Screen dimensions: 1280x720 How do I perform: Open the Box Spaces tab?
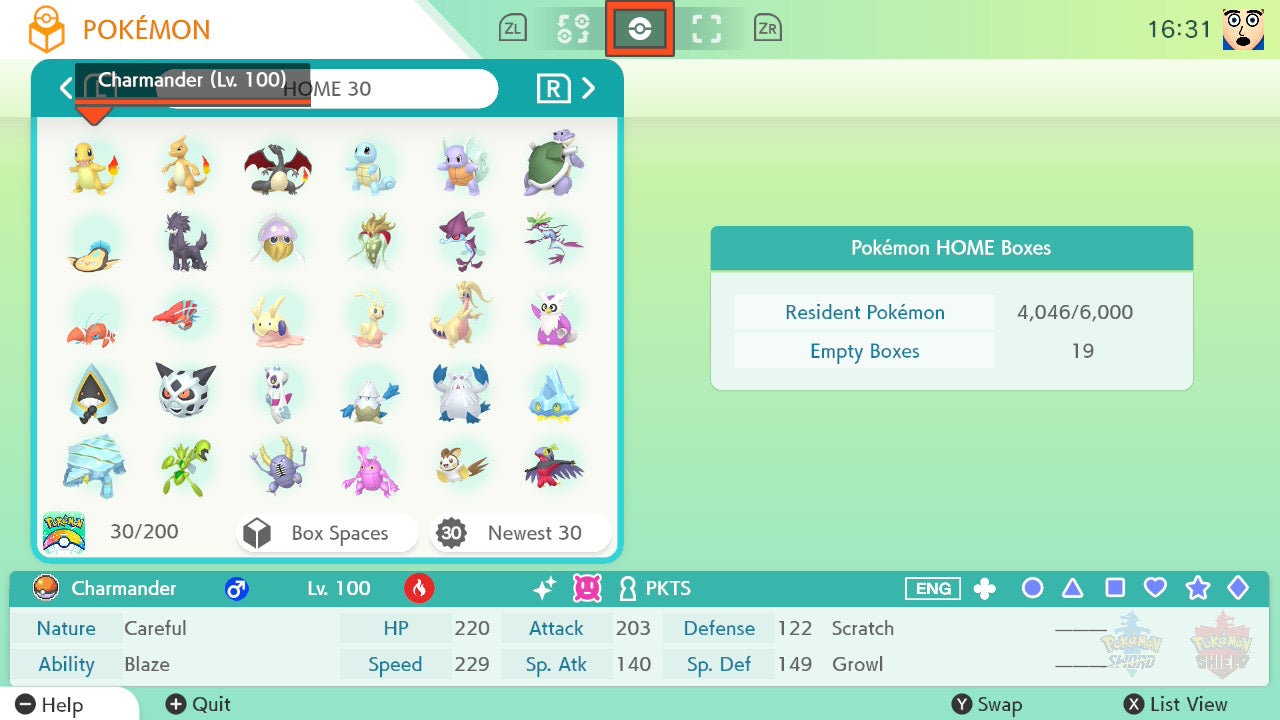point(326,532)
